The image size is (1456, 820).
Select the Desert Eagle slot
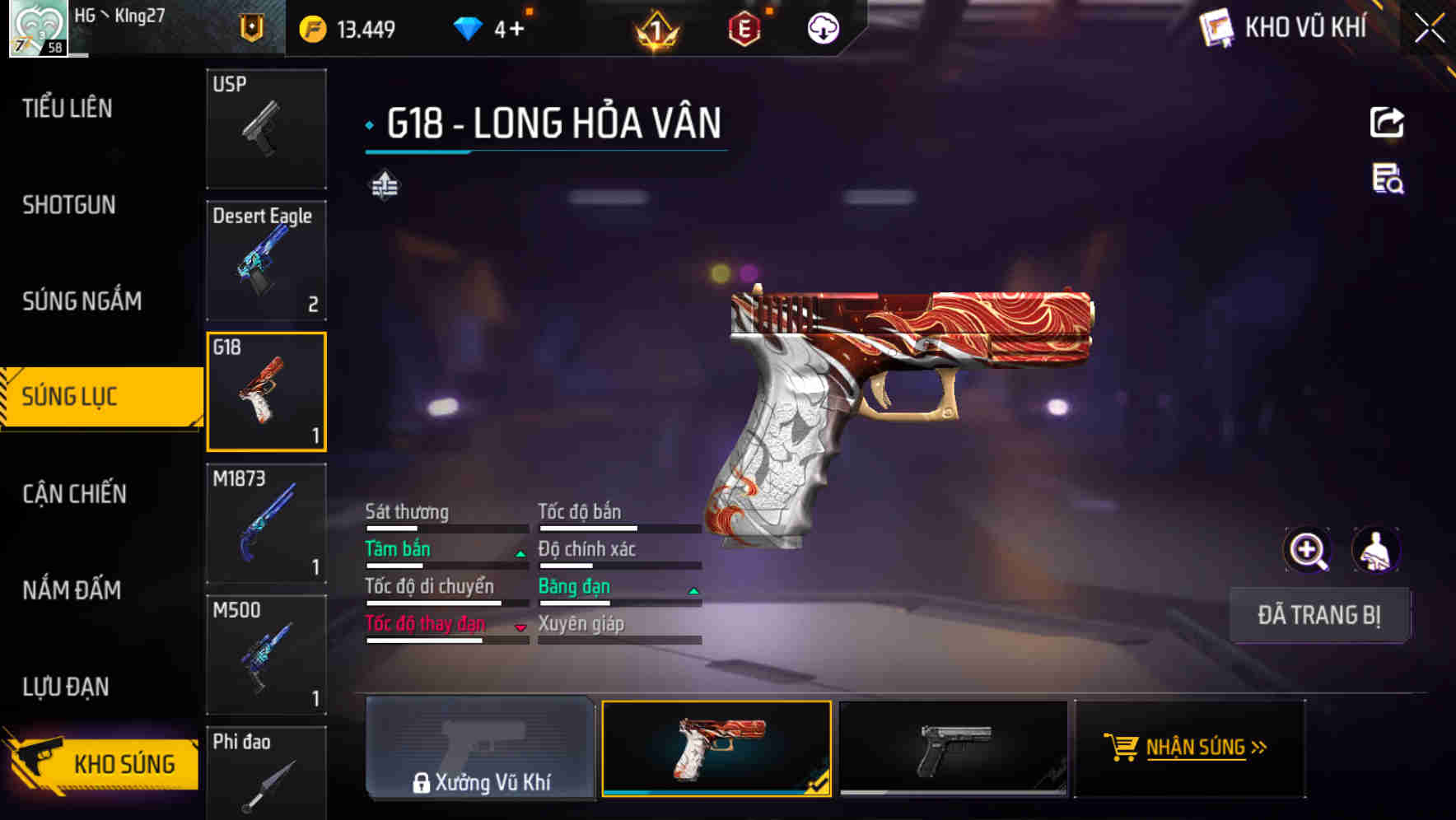(x=266, y=260)
